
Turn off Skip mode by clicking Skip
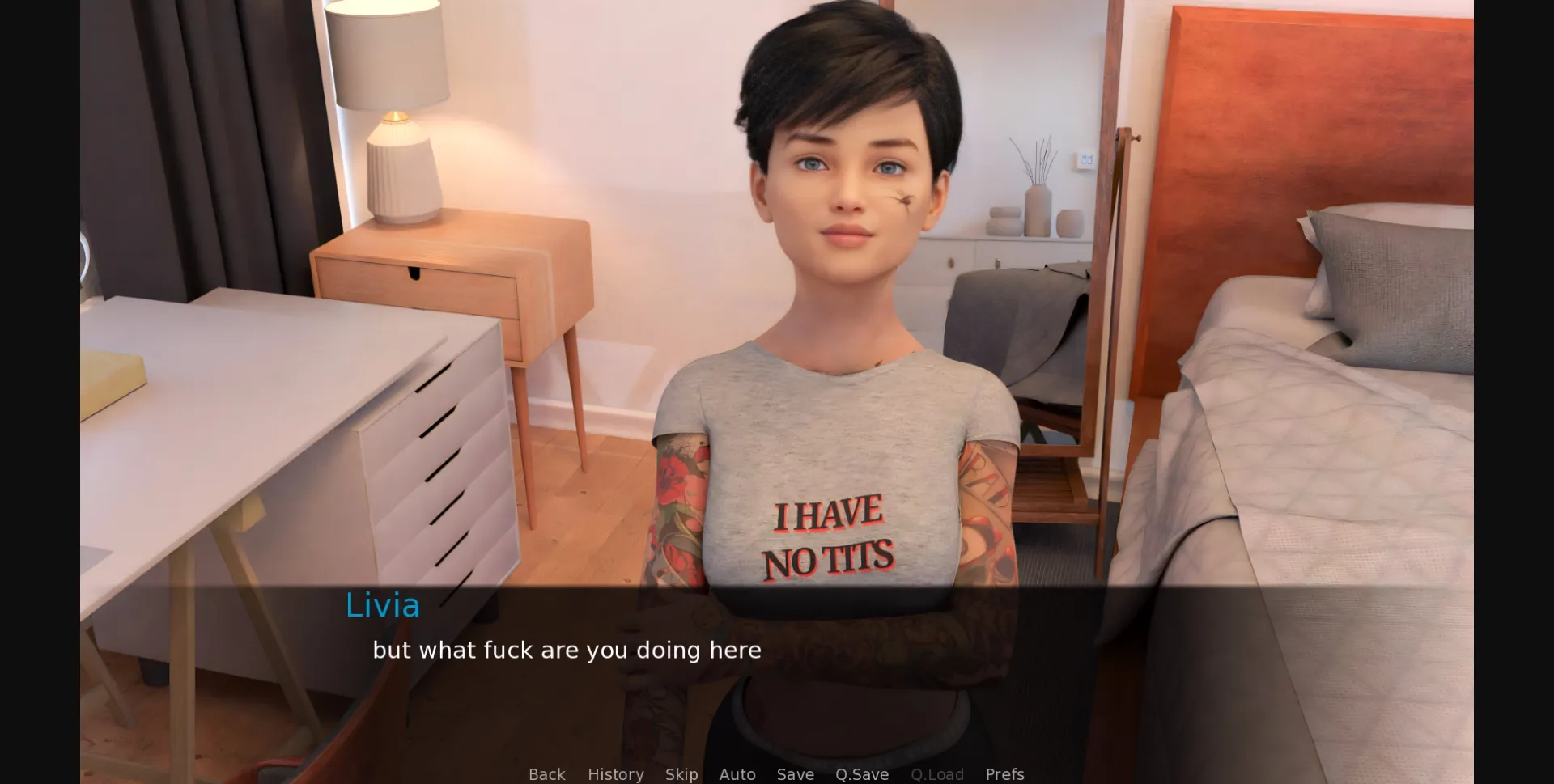[681, 774]
